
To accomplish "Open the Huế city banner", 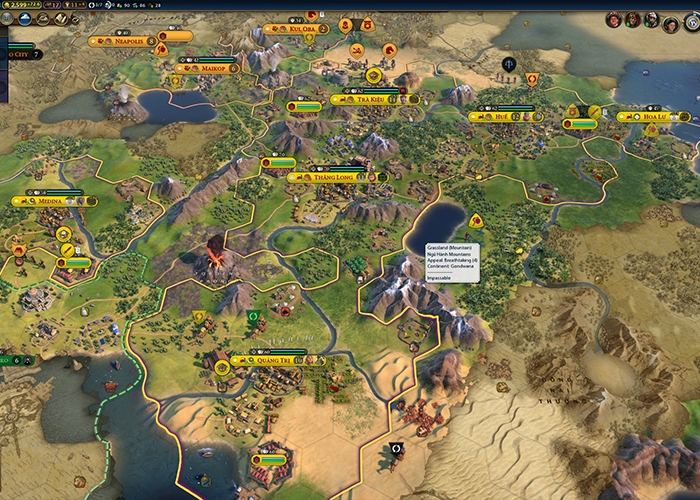I will pyautogui.click(x=501, y=116).
